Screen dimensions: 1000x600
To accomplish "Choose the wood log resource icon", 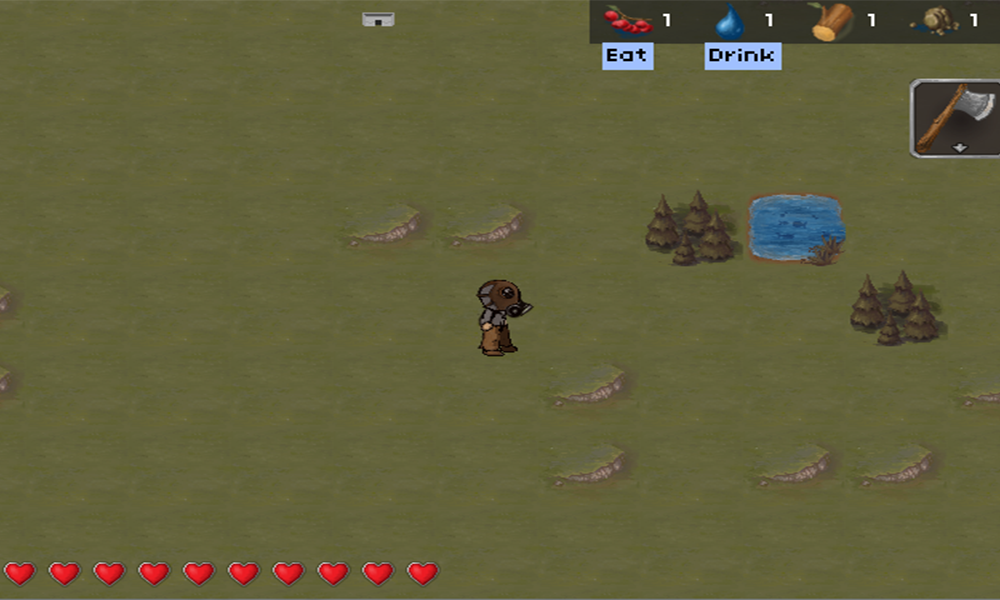I will click(x=832, y=21).
